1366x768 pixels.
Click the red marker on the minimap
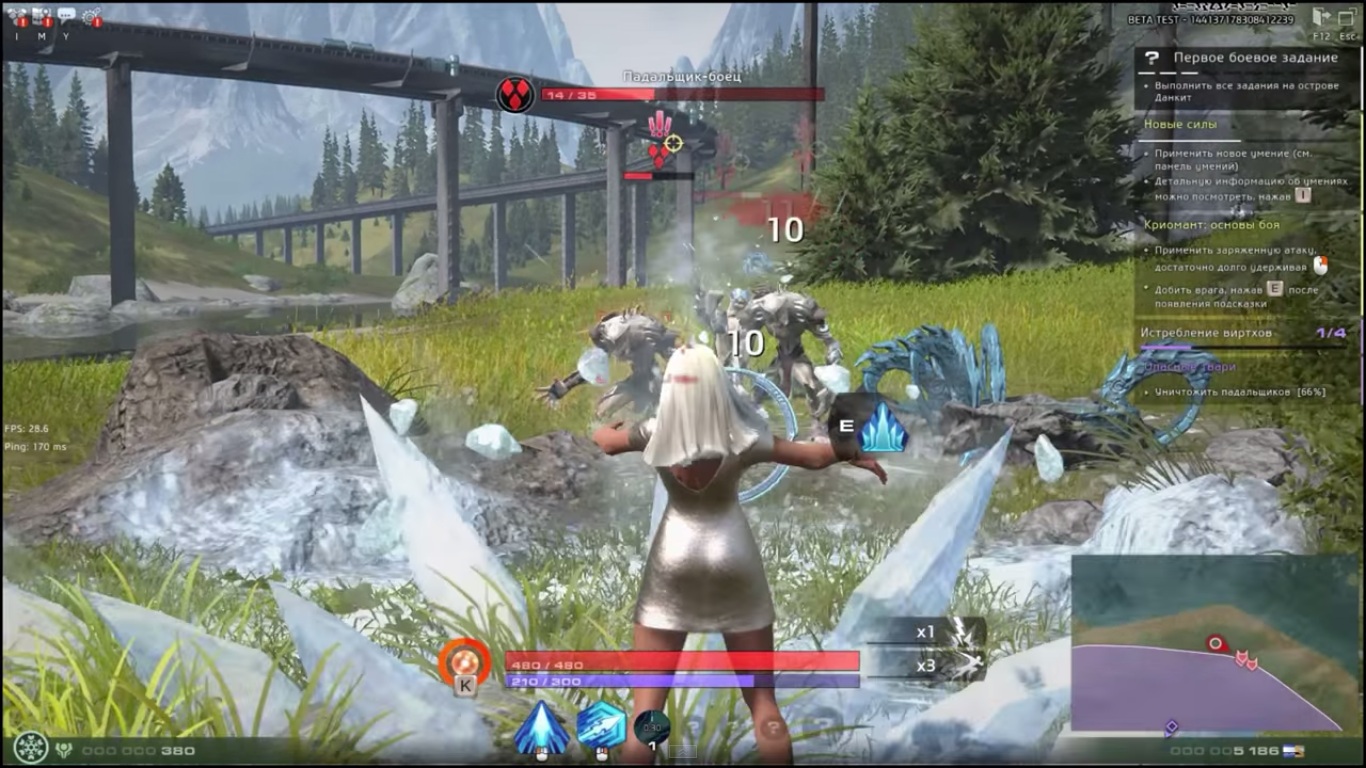tap(1213, 644)
